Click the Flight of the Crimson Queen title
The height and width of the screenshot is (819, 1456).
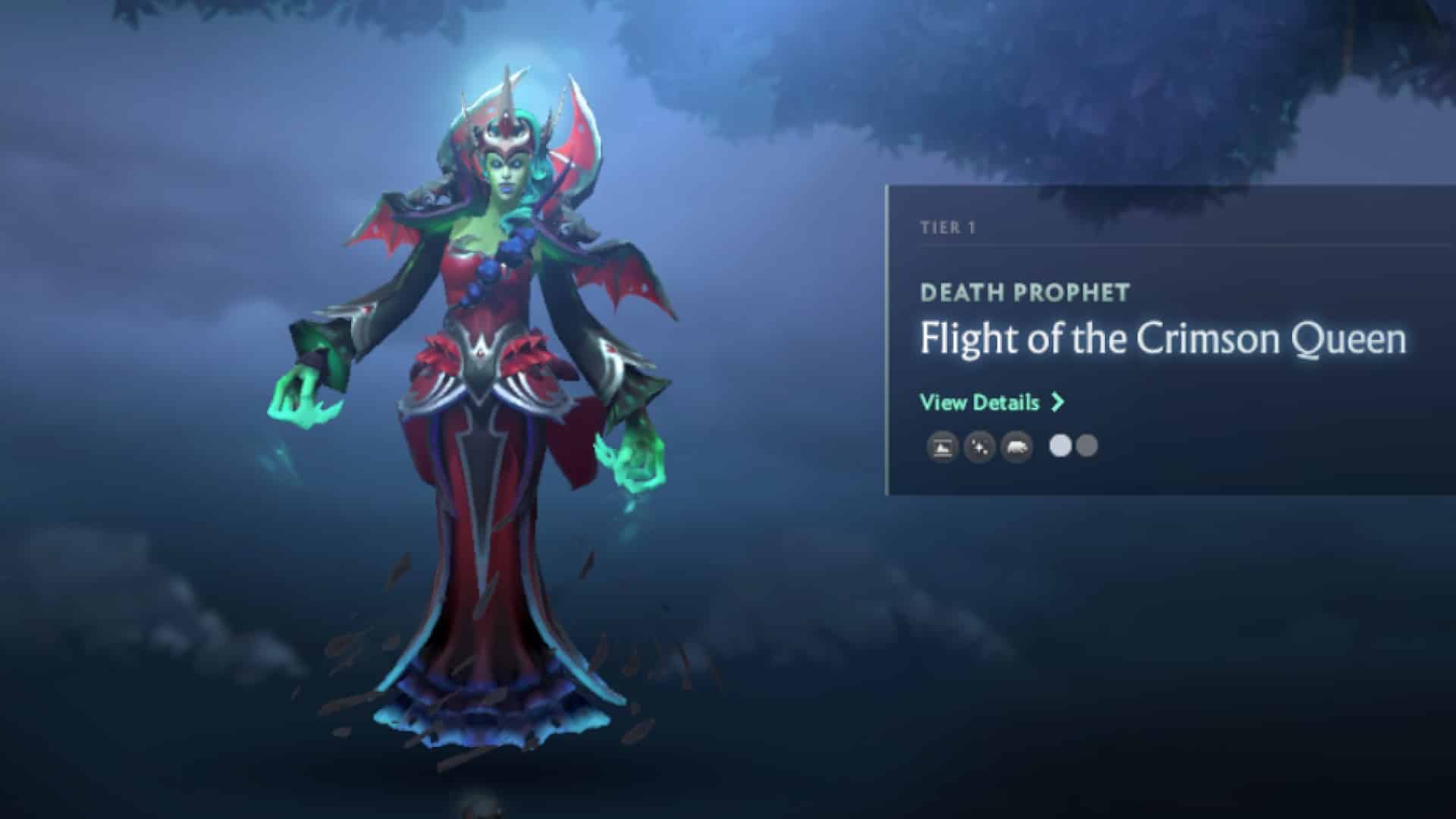point(1166,340)
